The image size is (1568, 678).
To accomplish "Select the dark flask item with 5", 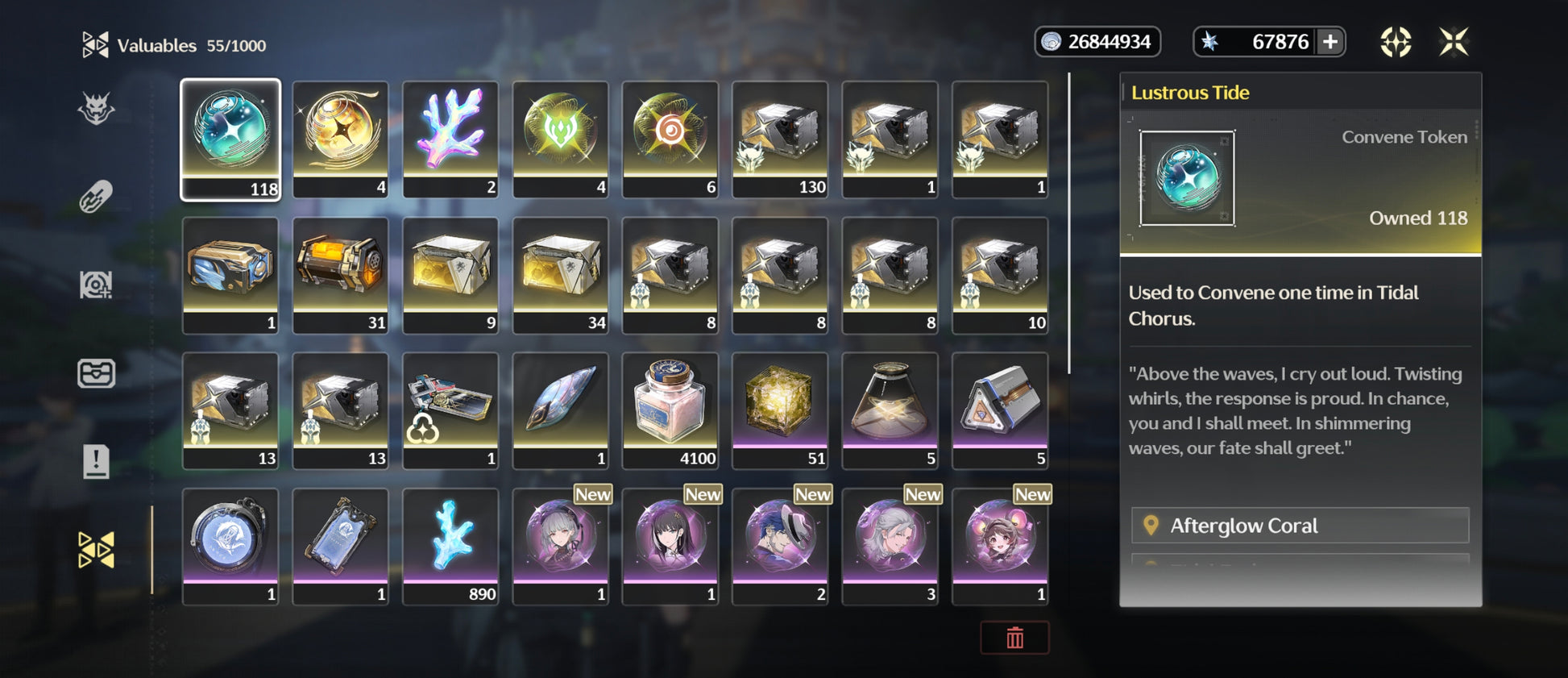I will pyautogui.click(x=890, y=410).
